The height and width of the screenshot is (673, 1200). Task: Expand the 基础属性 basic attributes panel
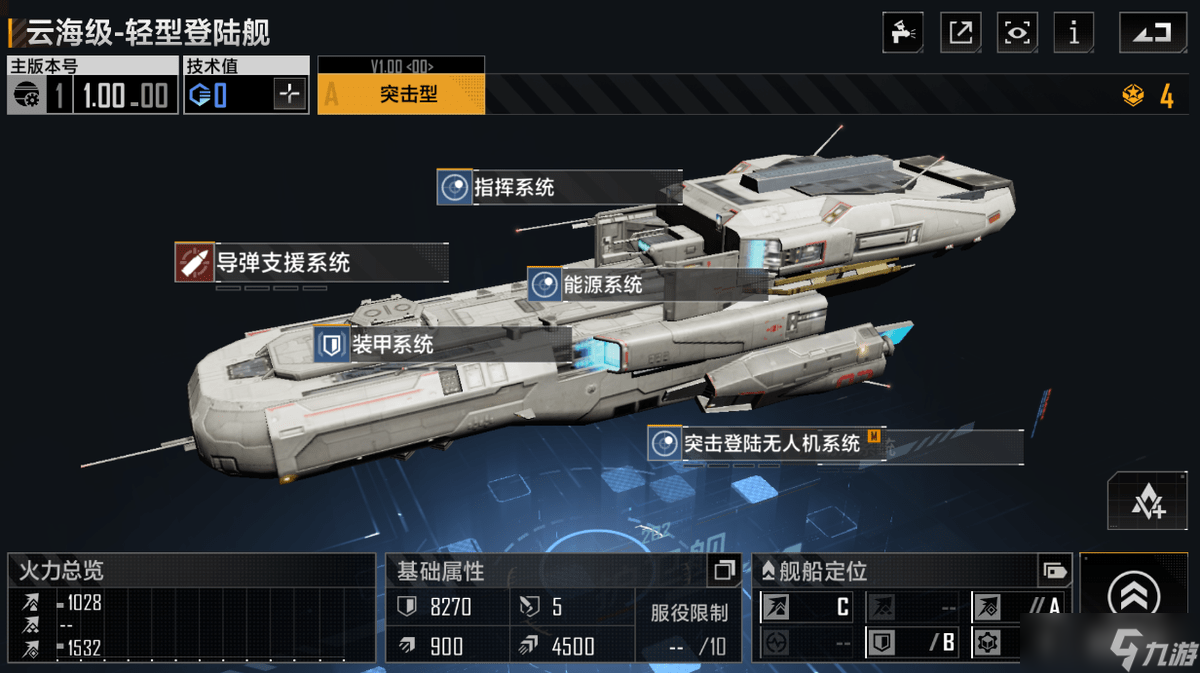(x=724, y=571)
